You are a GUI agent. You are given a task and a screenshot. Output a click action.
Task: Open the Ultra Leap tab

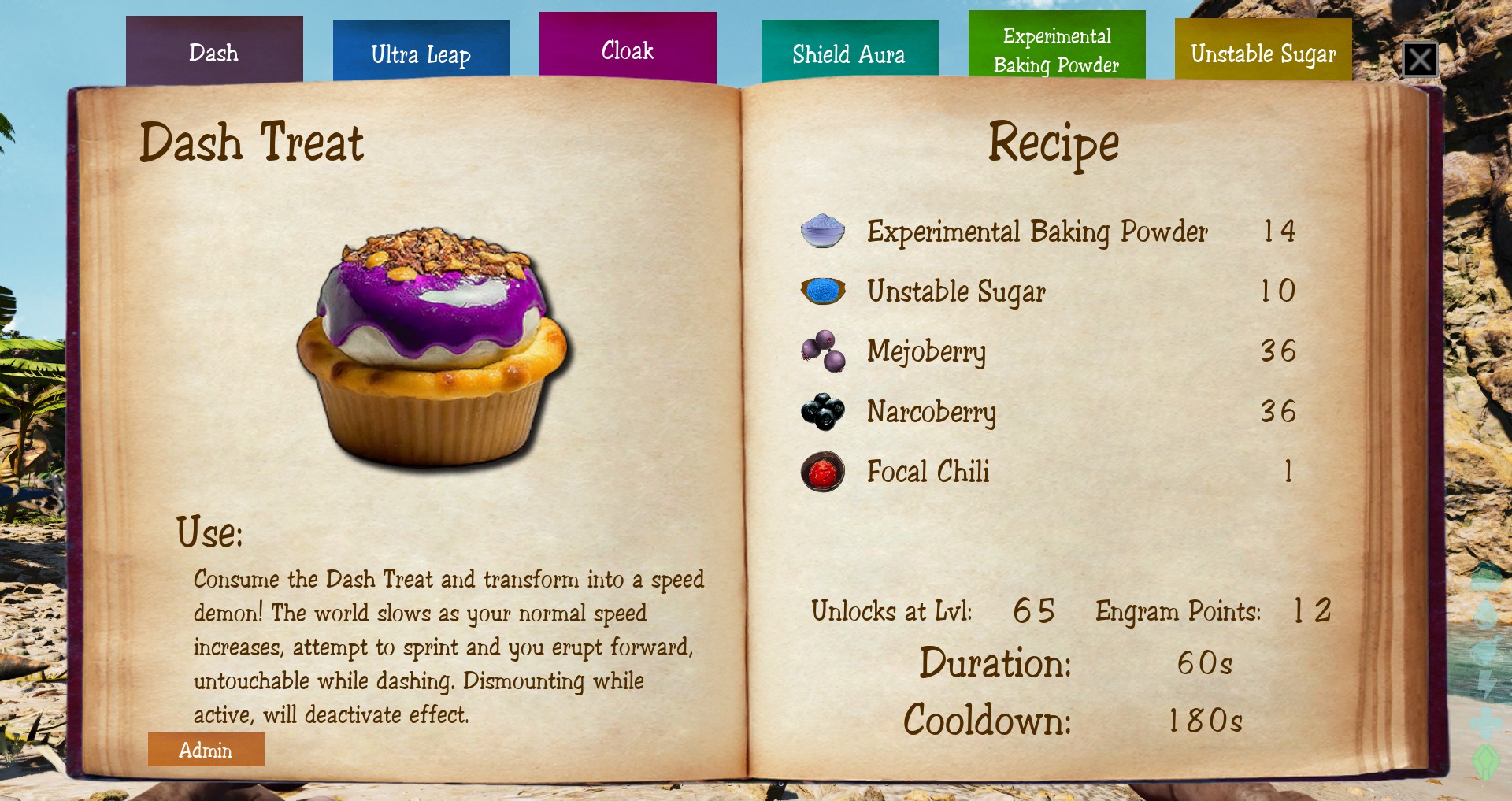click(x=421, y=53)
